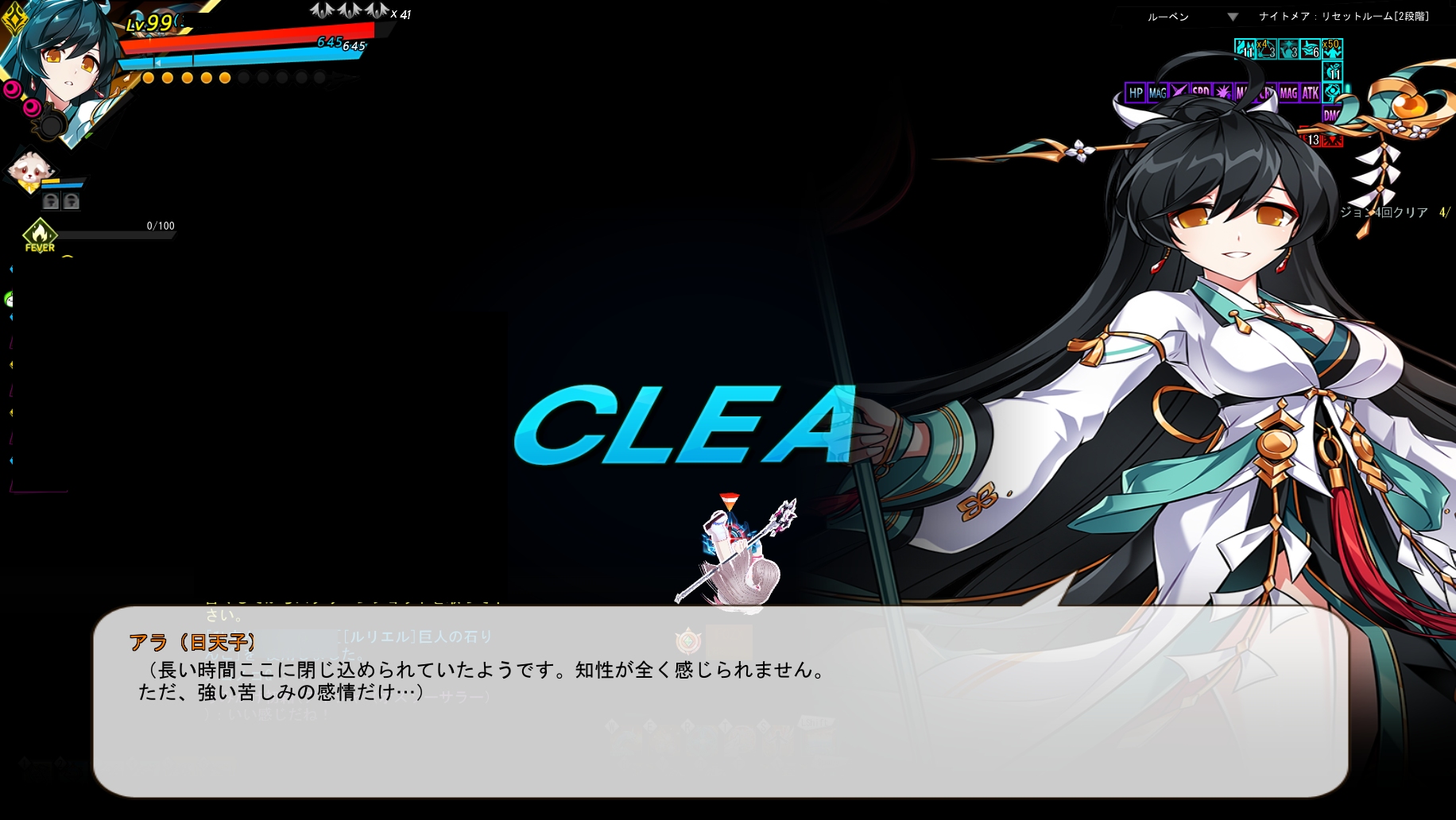Toggle the second locked pet skill slot
Viewport: 1456px width, 820px height.
click(x=71, y=202)
